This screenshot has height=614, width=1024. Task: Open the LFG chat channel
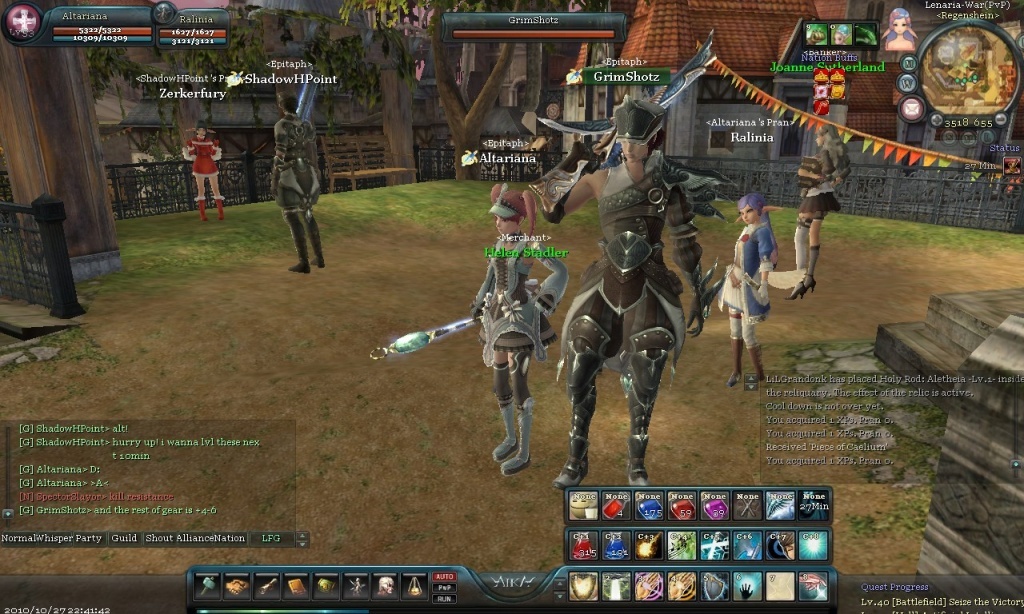(x=272, y=538)
